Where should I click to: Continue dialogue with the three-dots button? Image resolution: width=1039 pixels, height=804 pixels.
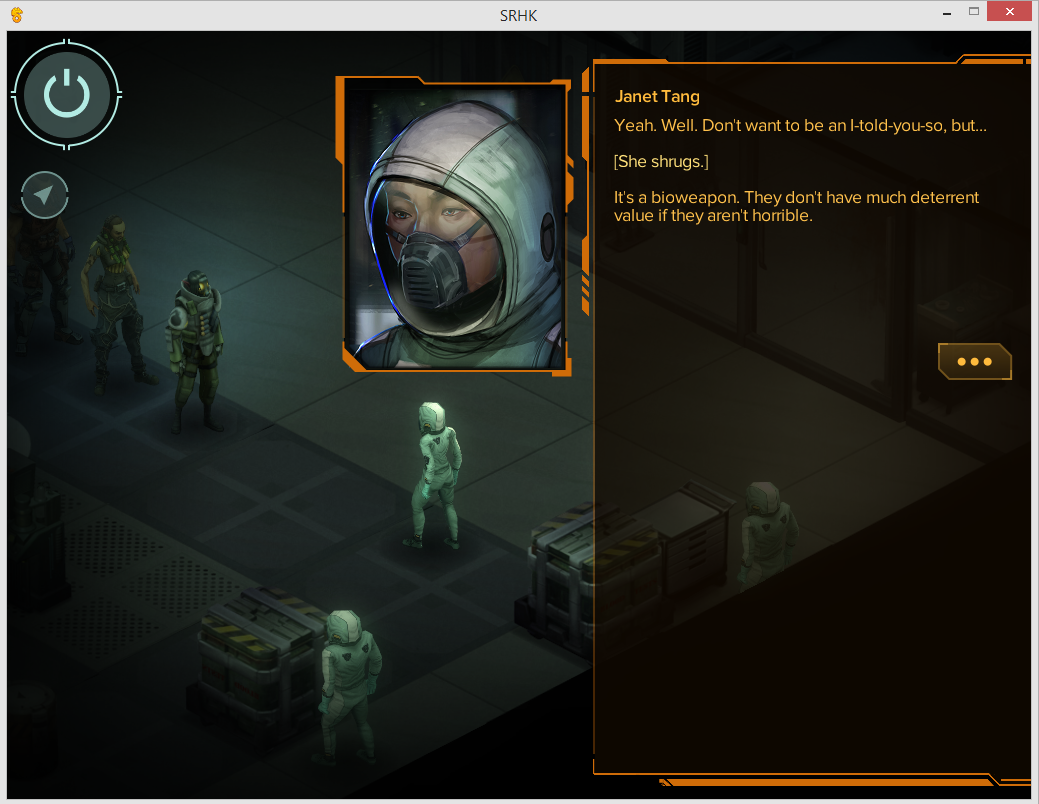tap(974, 362)
